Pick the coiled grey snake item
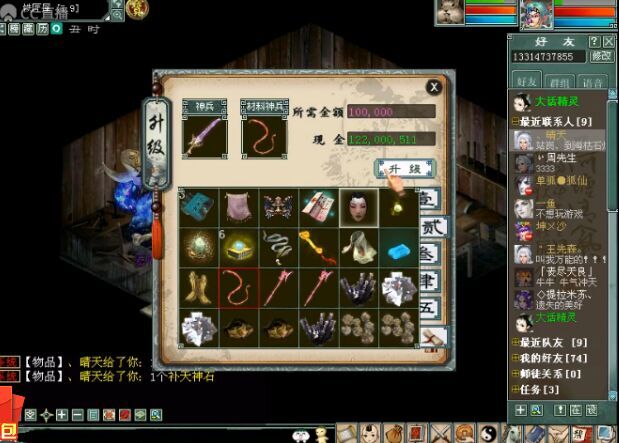This screenshot has width=619, height=443. (x=278, y=247)
